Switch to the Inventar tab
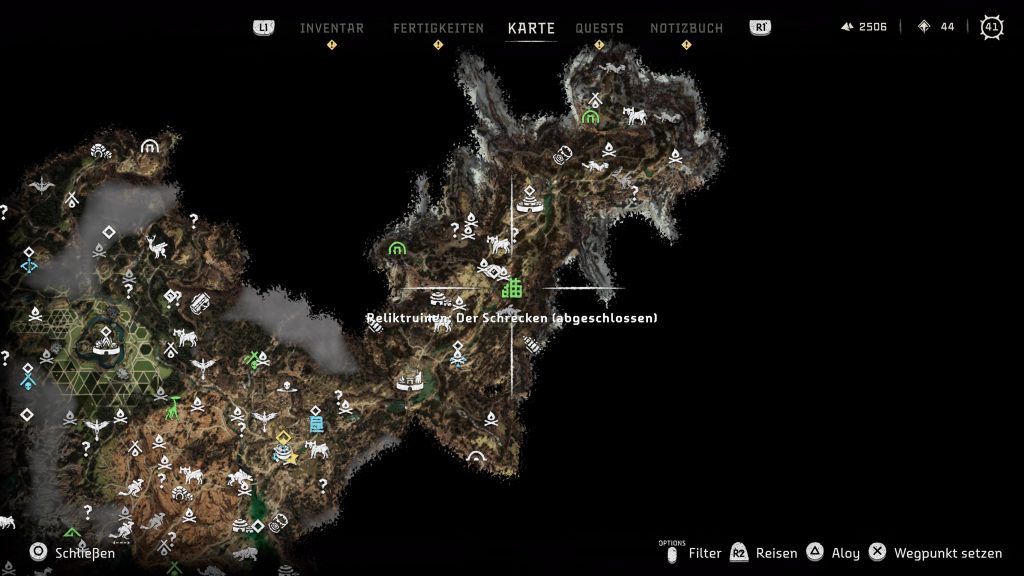The image size is (1024, 576). tap(332, 28)
